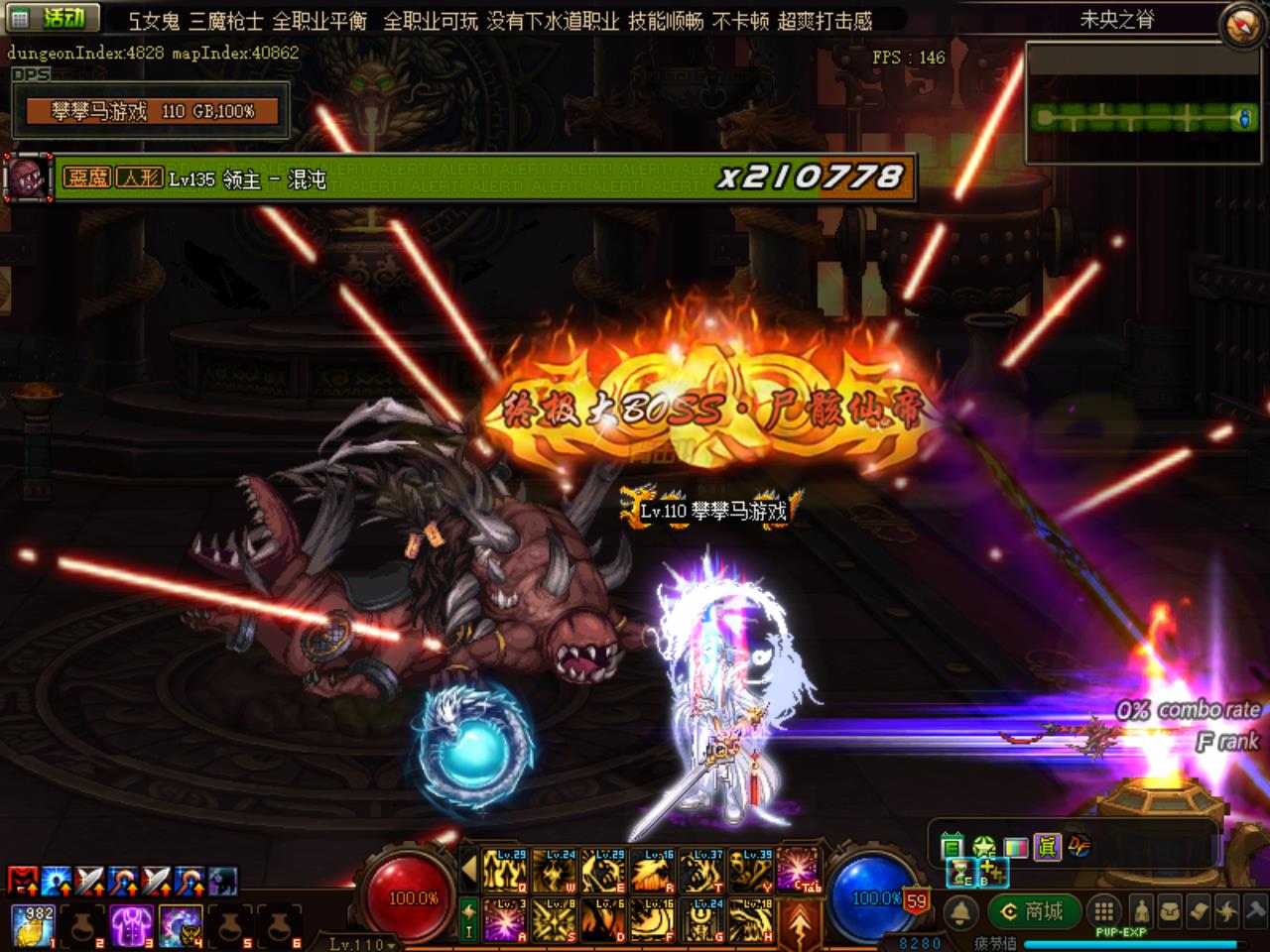
Task: Use the galaxy swirl item in slot 4
Action: pos(179,925)
